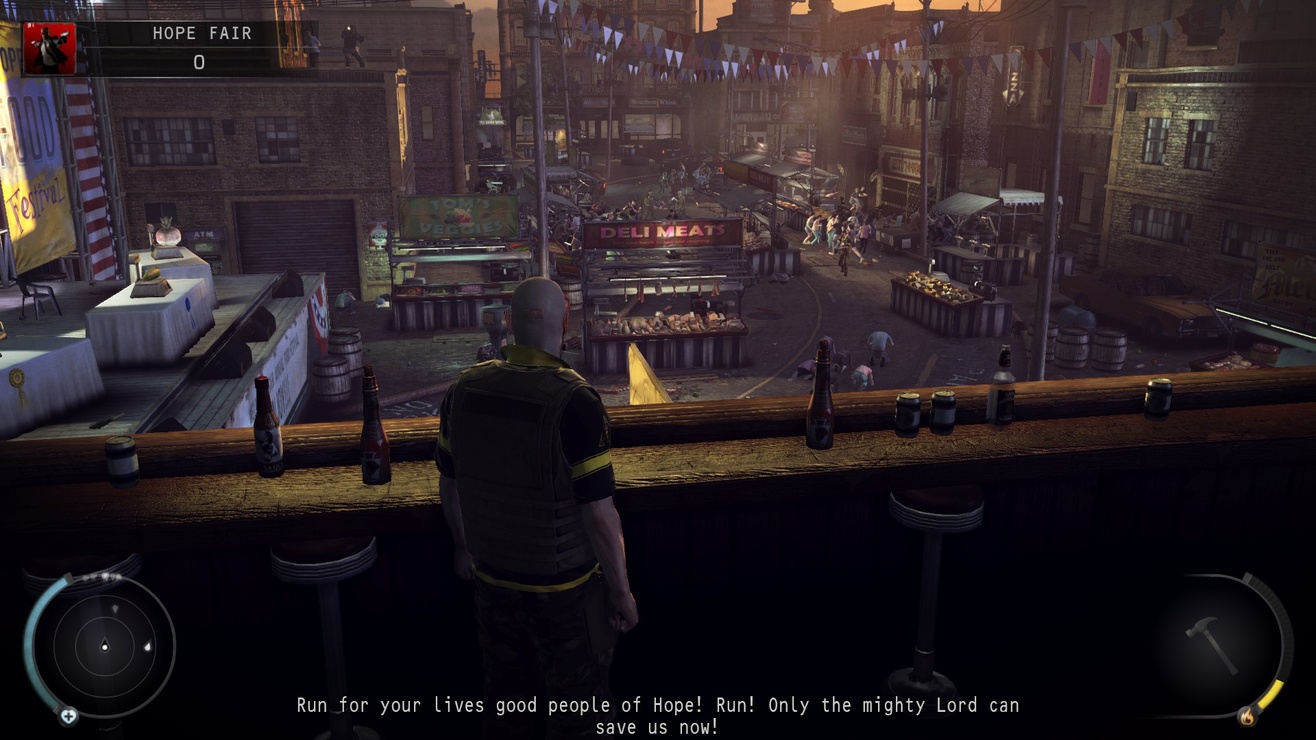Expand the HOPE FAIR score panel
This screenshot has height=740, width=1316.
coord(198,46)
